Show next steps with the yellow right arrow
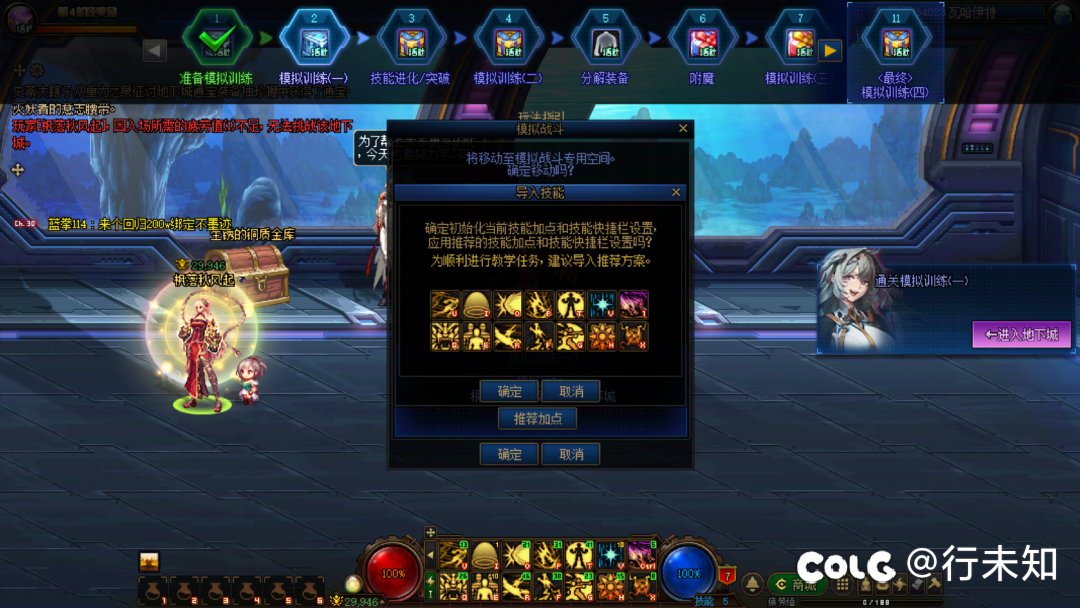 (x=830, y=50)
